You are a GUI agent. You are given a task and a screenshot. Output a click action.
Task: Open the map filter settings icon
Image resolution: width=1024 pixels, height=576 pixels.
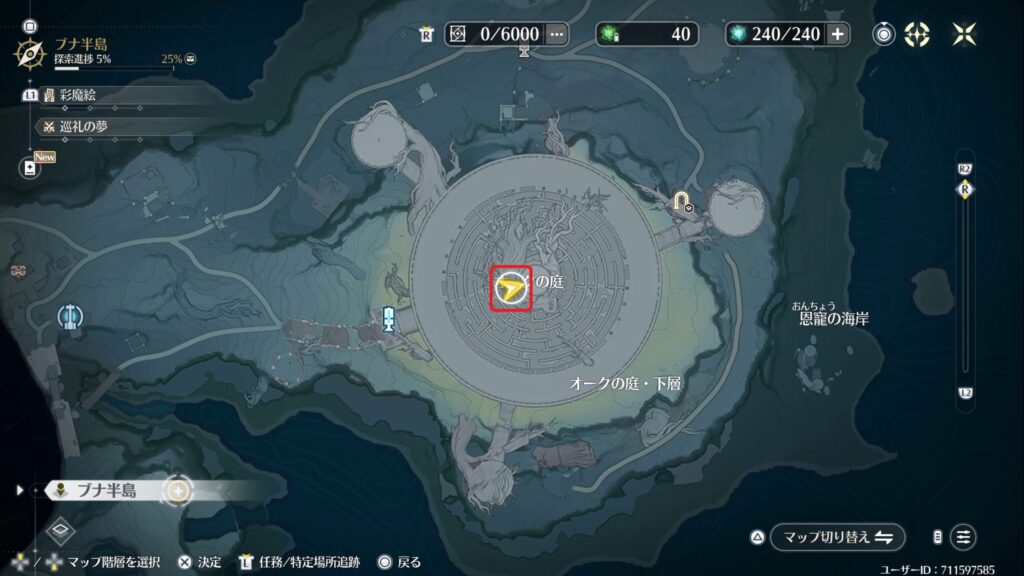point(964,536)
